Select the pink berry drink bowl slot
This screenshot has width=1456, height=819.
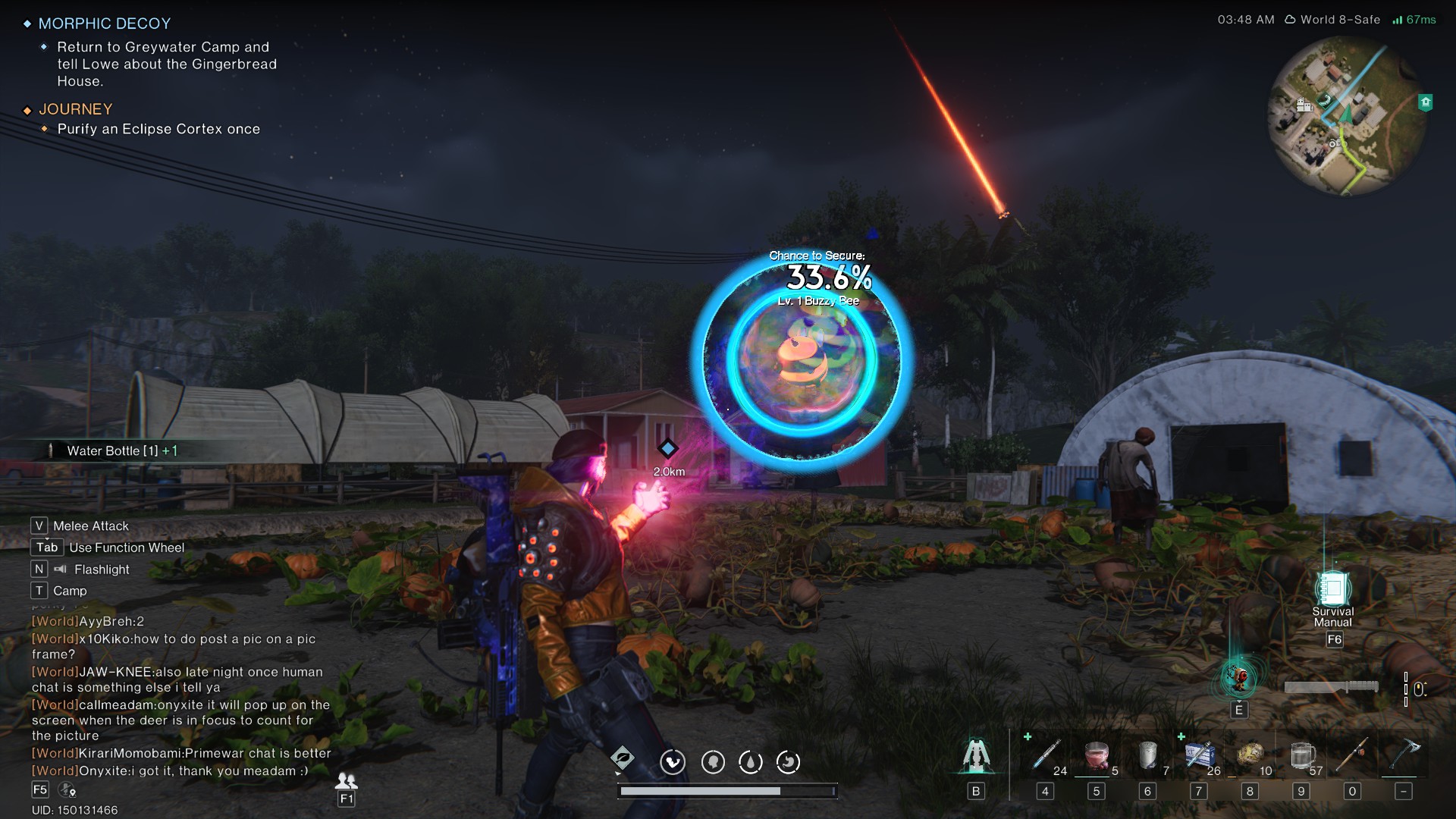[x=1097, y=755]
